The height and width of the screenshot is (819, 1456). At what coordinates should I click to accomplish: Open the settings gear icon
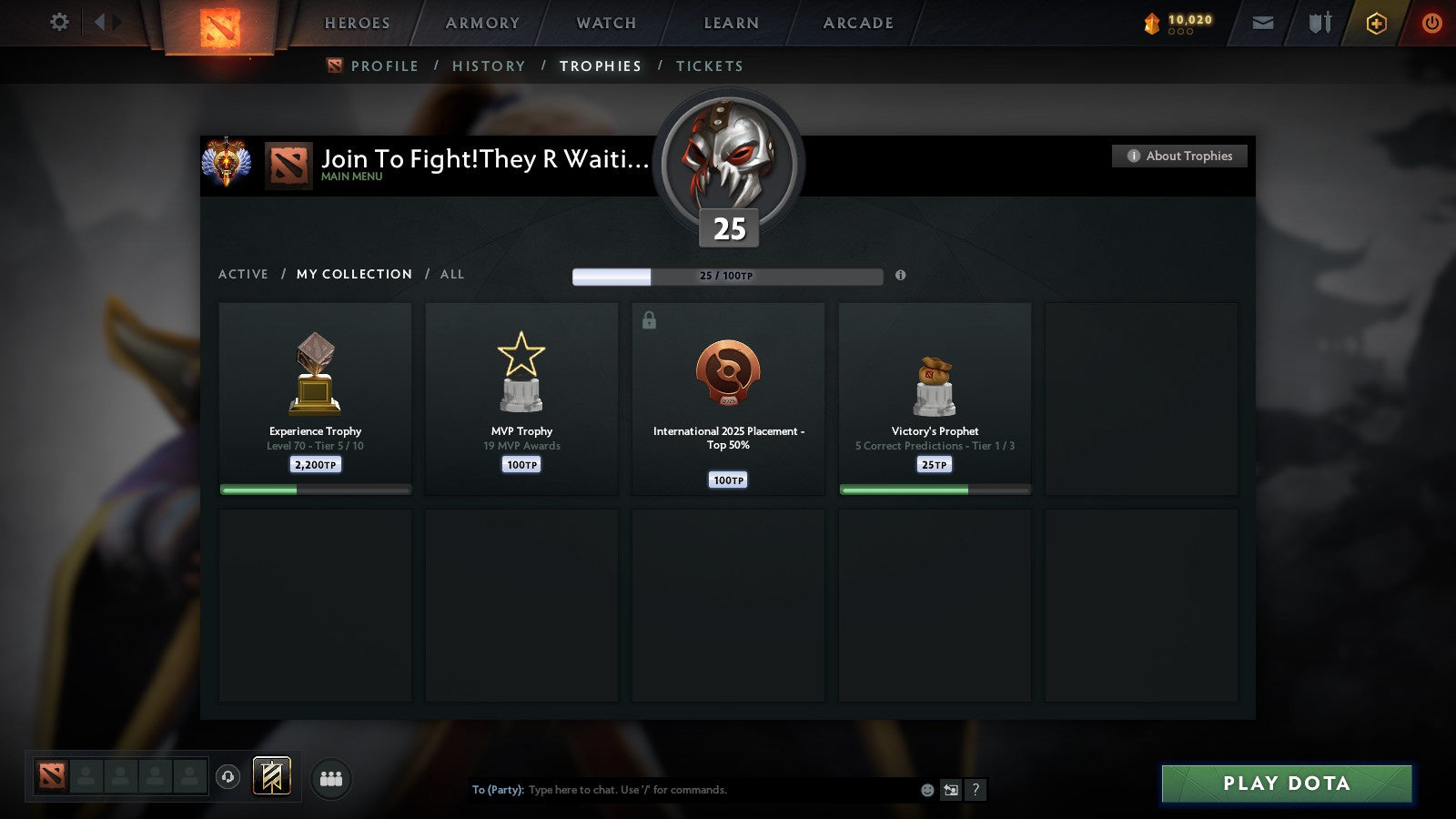pos(58,23)
